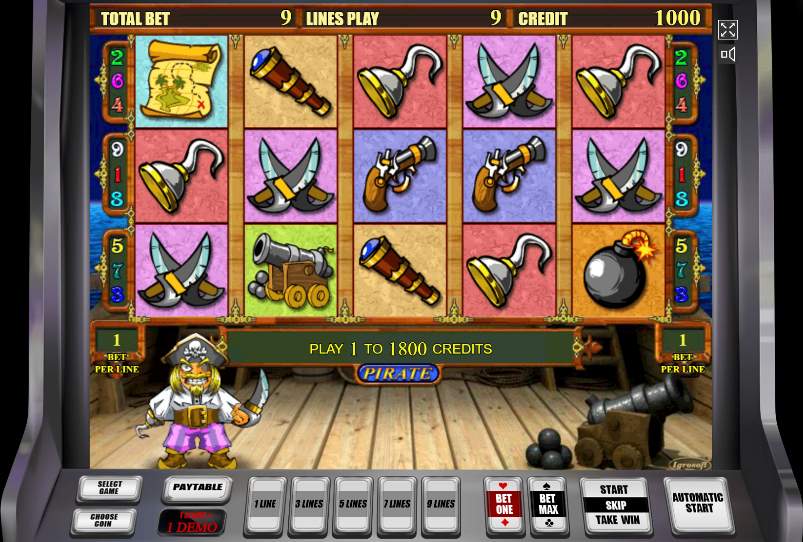Click the Choose Coin button
This screenshot has width=803, height=542.
coord(104,521)
